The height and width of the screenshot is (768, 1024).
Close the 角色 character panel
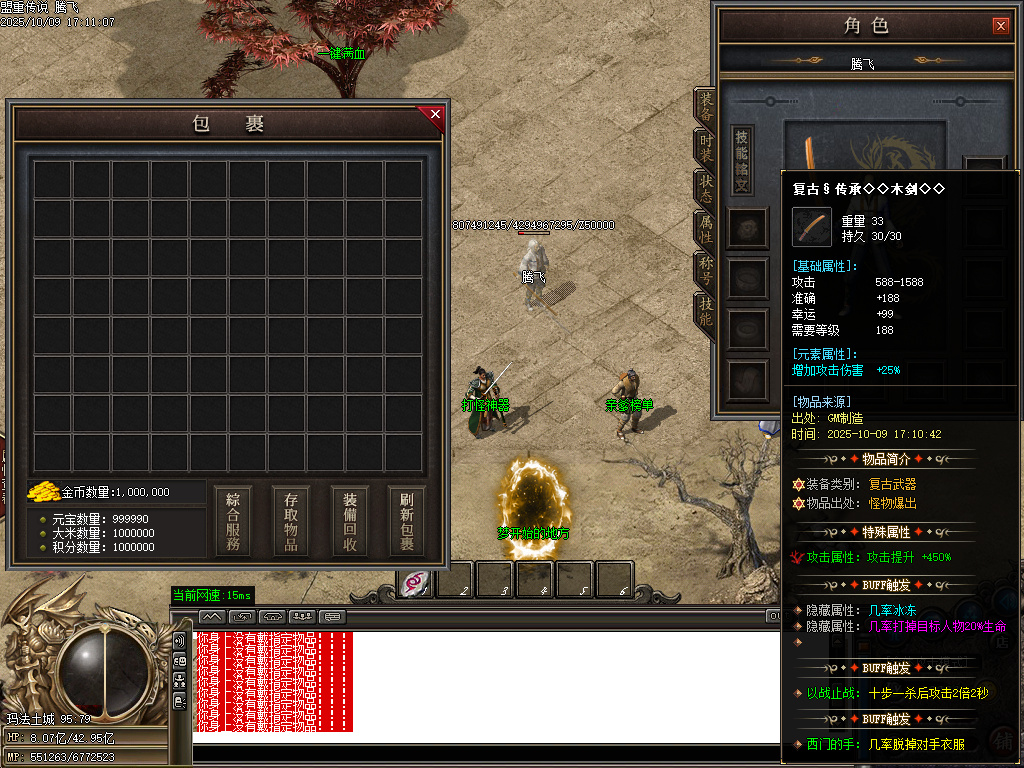(1001, 26)
